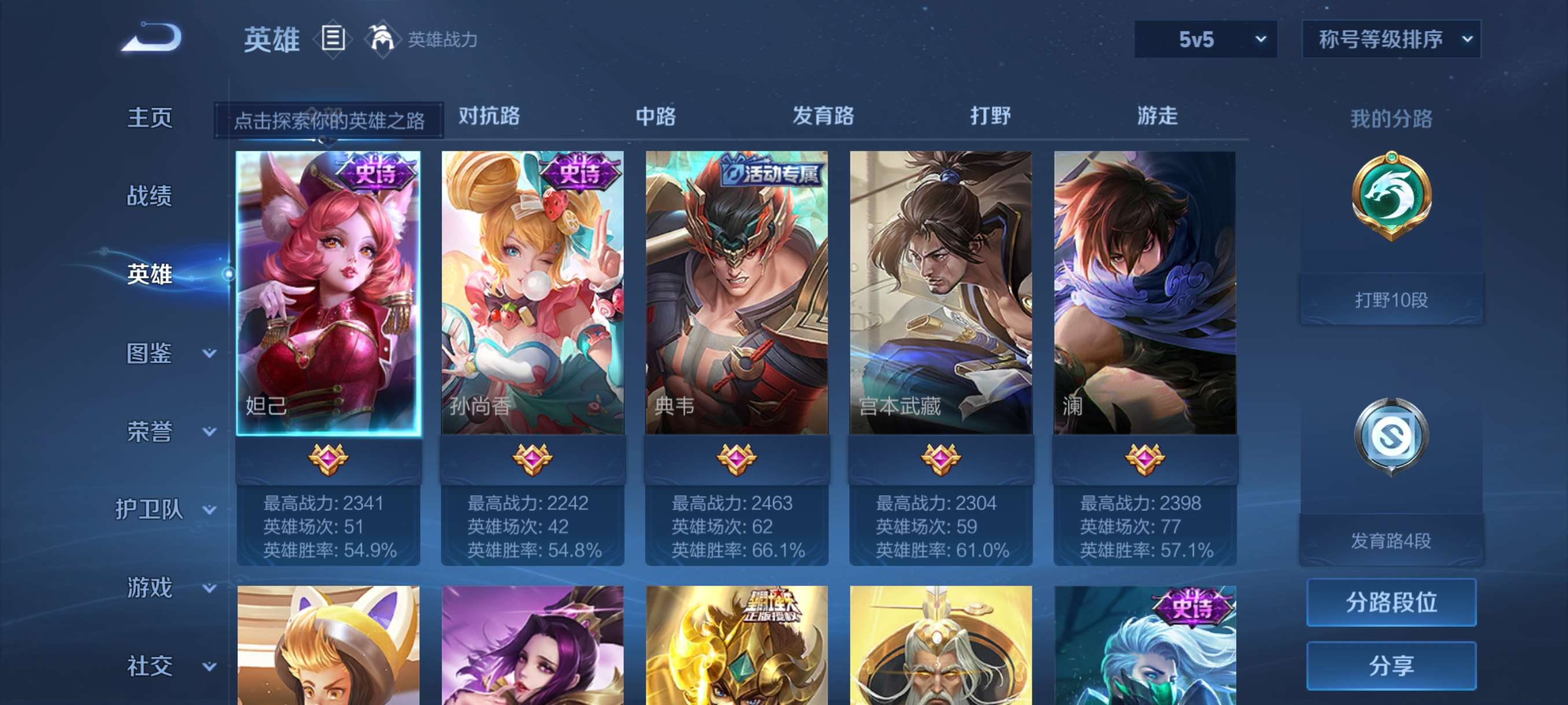The width and height of the screenshot is (1568, 705).
Task: Click the gold mastery emblem under 妲己
Action: (327, 460)
